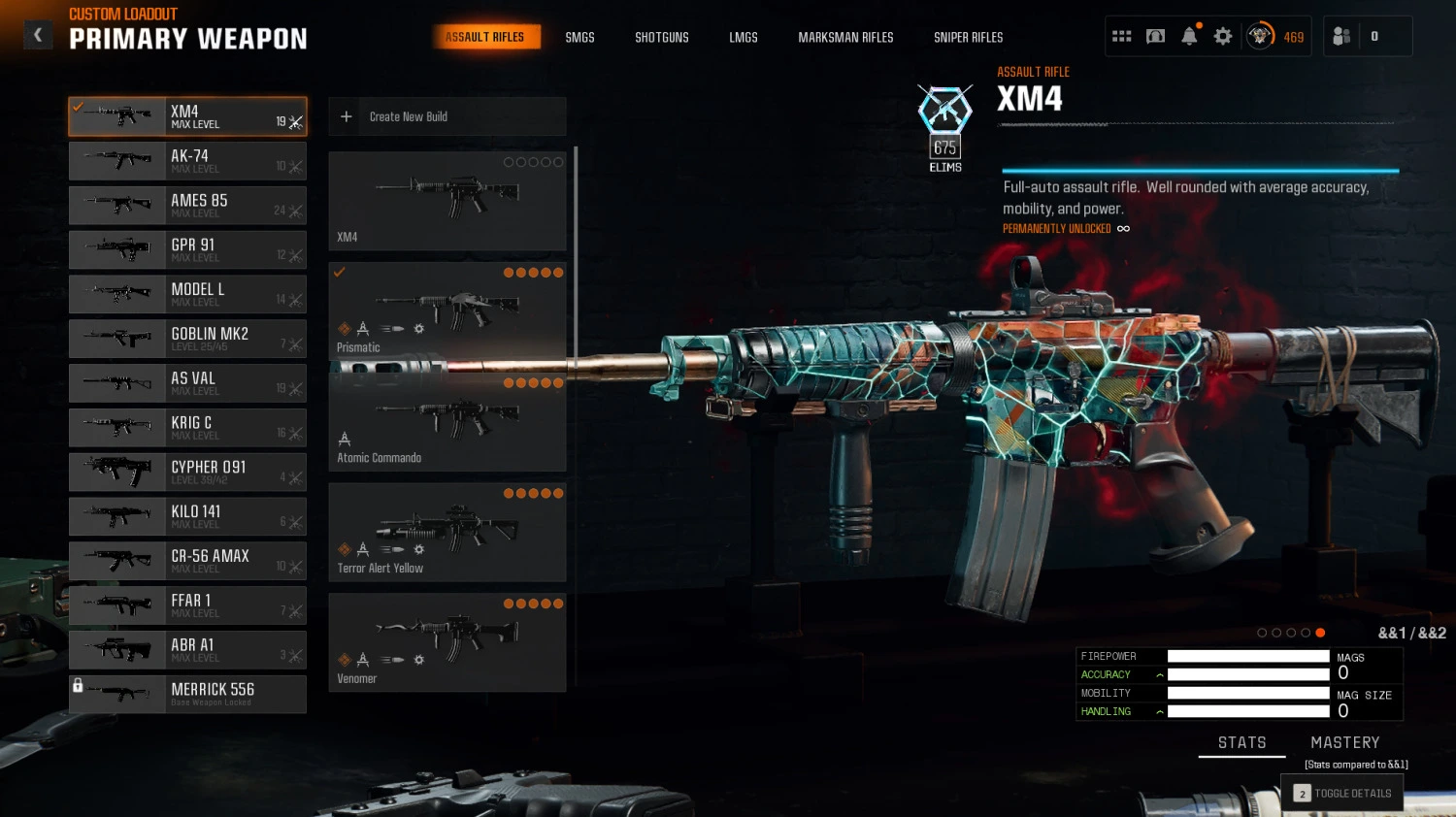
Task: Equip the Venomer blueprint build
Action: 447,642
